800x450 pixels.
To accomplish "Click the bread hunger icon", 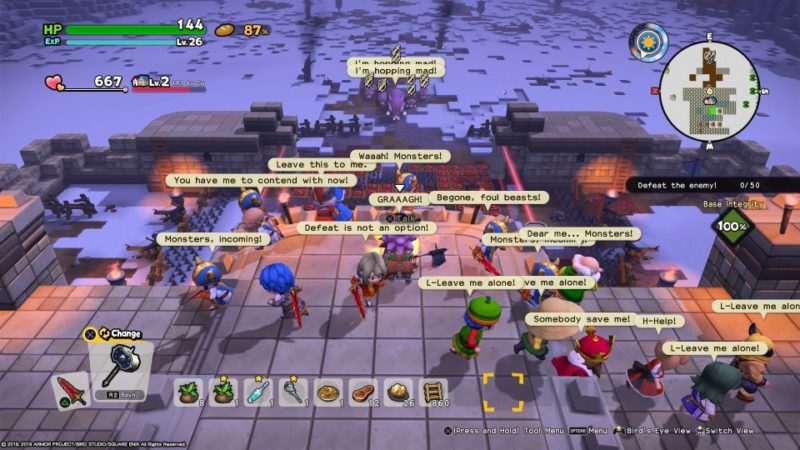I will coord(224,30).
